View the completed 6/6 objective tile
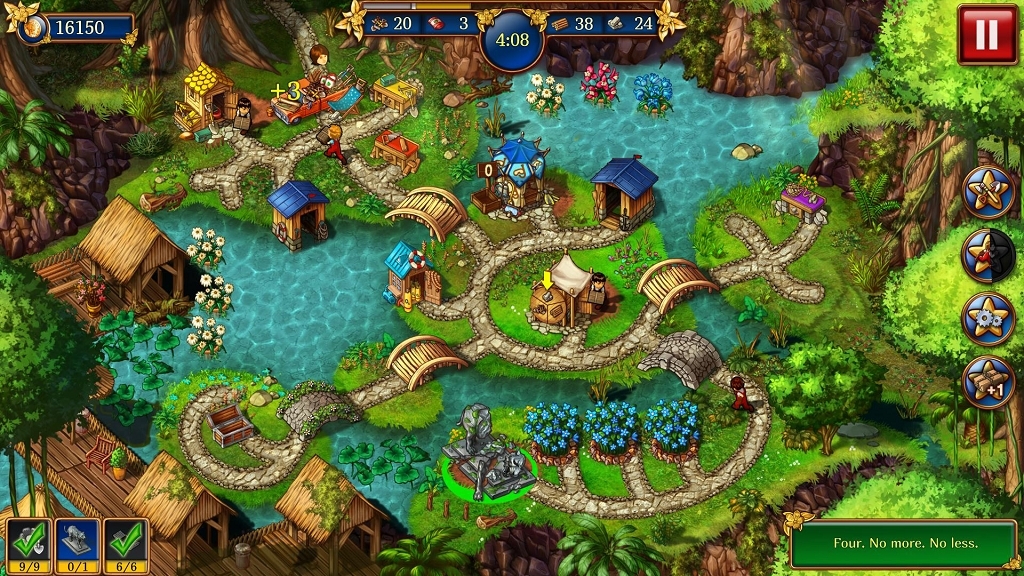 [126, 546]
